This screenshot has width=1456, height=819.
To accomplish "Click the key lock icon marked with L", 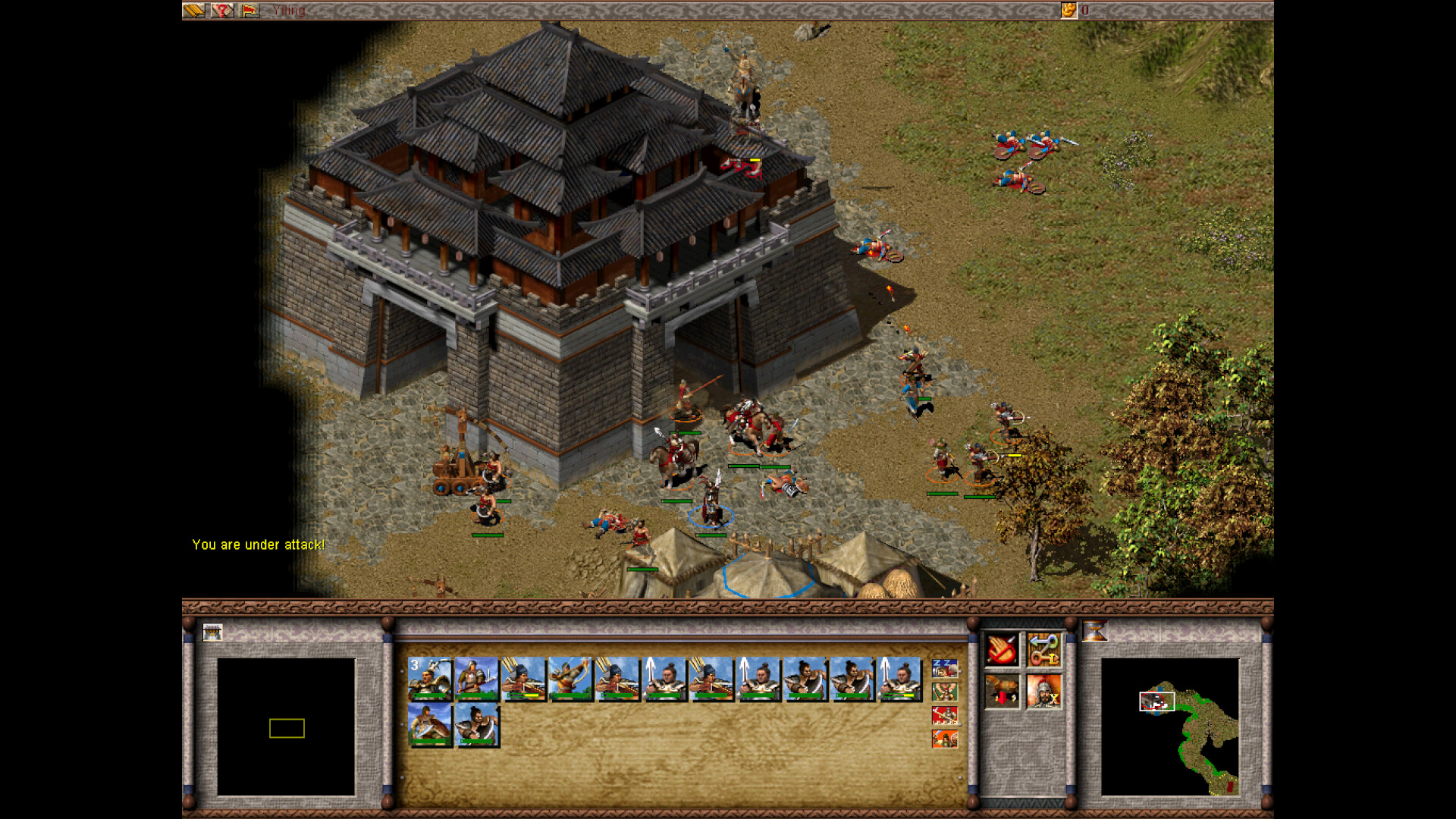I will (x=1046, y=658).
